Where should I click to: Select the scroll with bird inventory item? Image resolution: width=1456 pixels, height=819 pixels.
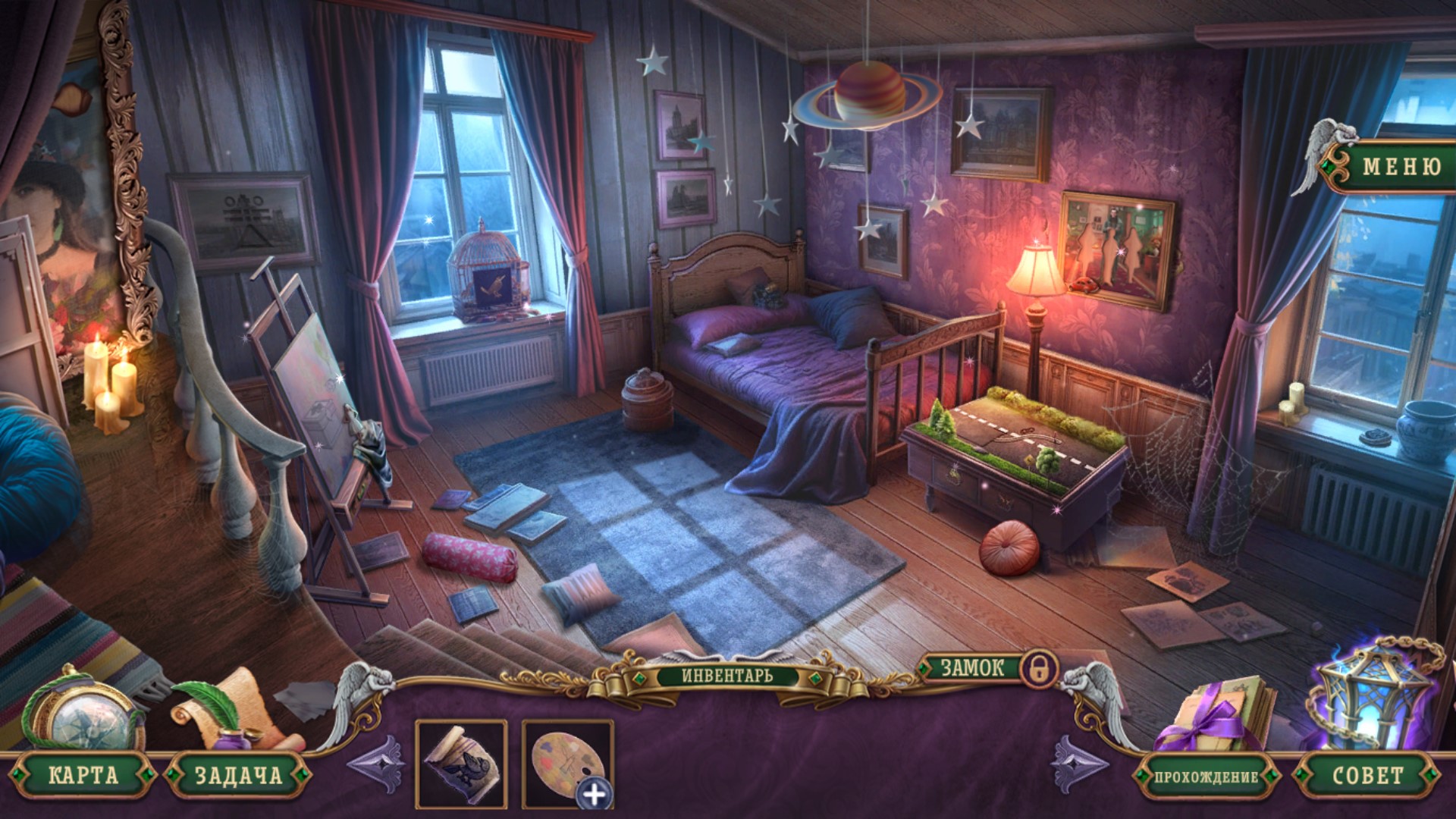(x=461, y=763)
